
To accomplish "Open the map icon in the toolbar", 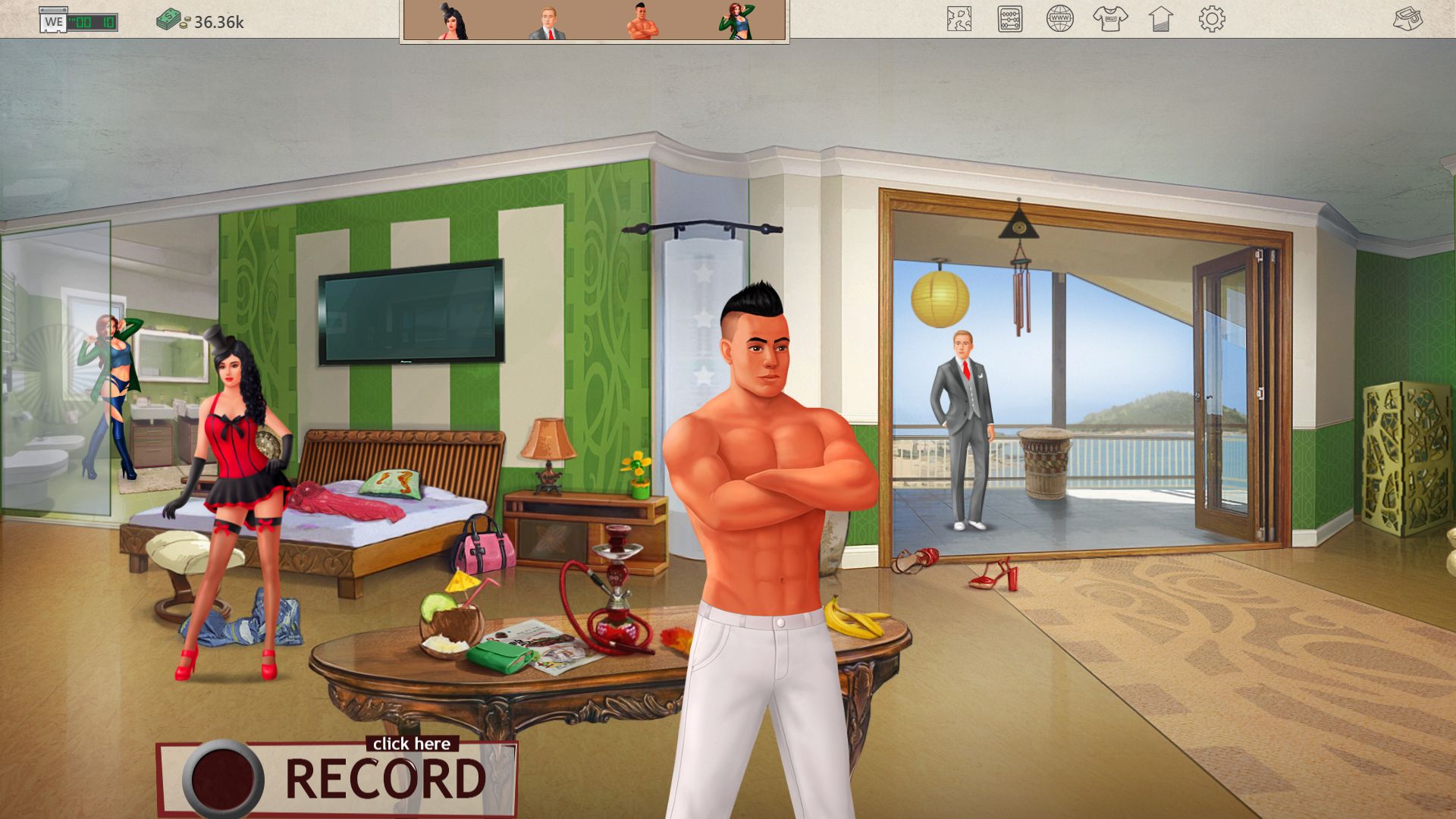I will pos(959,20).
